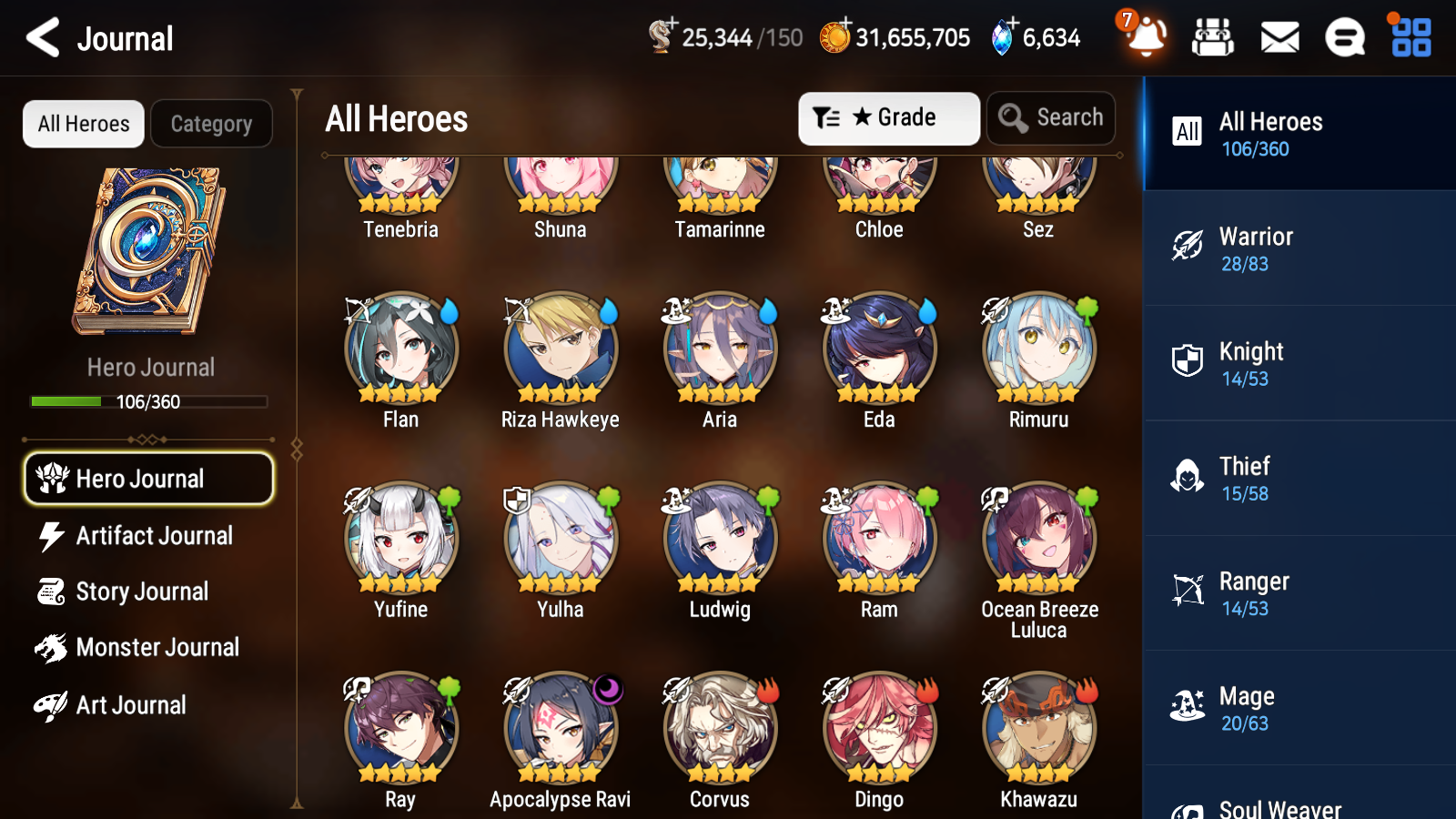This screenshot has height=819, width=1456.
Task: Select the All Heroes tab filter
Action: 83,124
